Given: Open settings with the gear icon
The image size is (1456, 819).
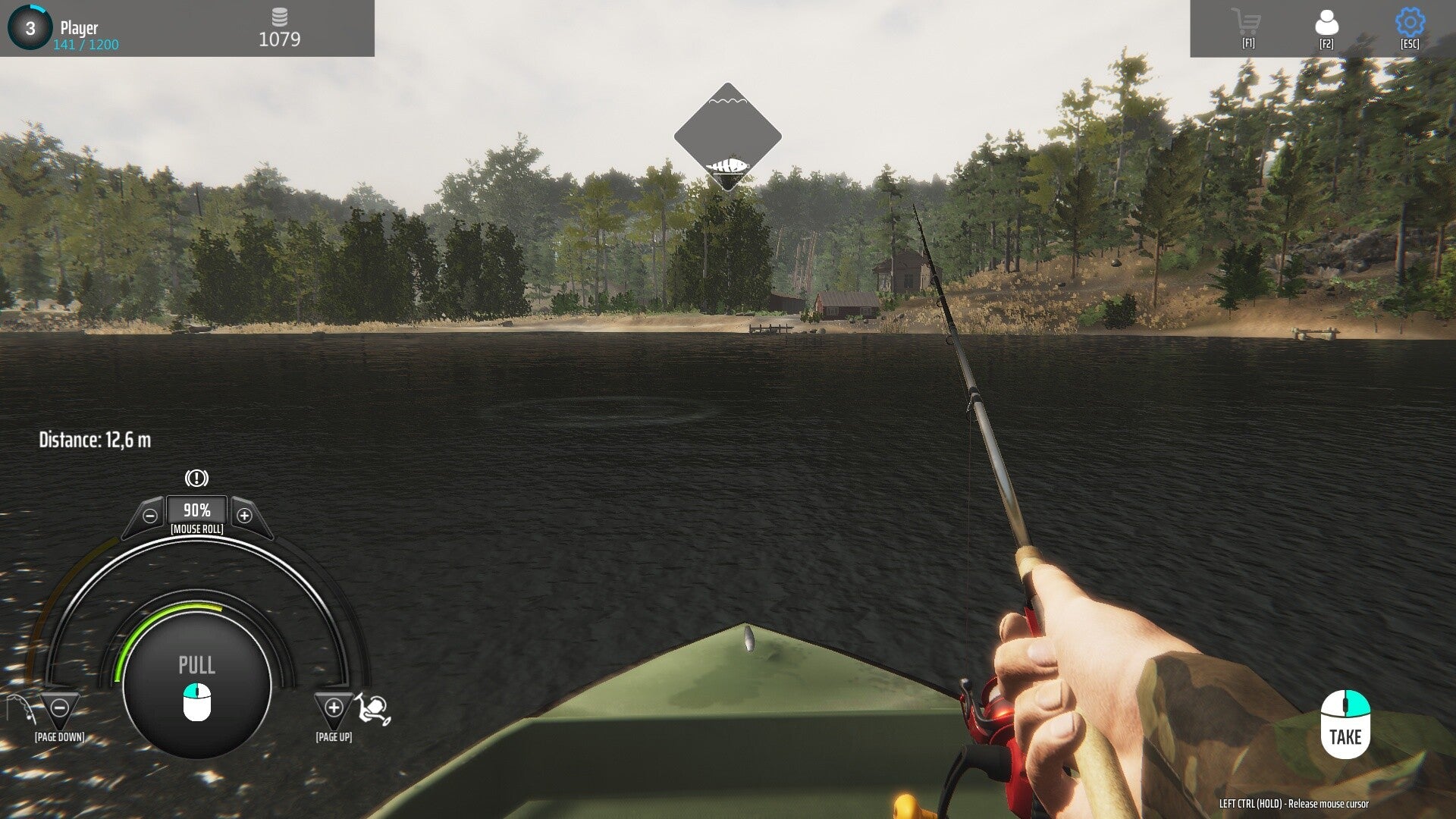Looking at the screenshot, I should [x=1410, y=23].
